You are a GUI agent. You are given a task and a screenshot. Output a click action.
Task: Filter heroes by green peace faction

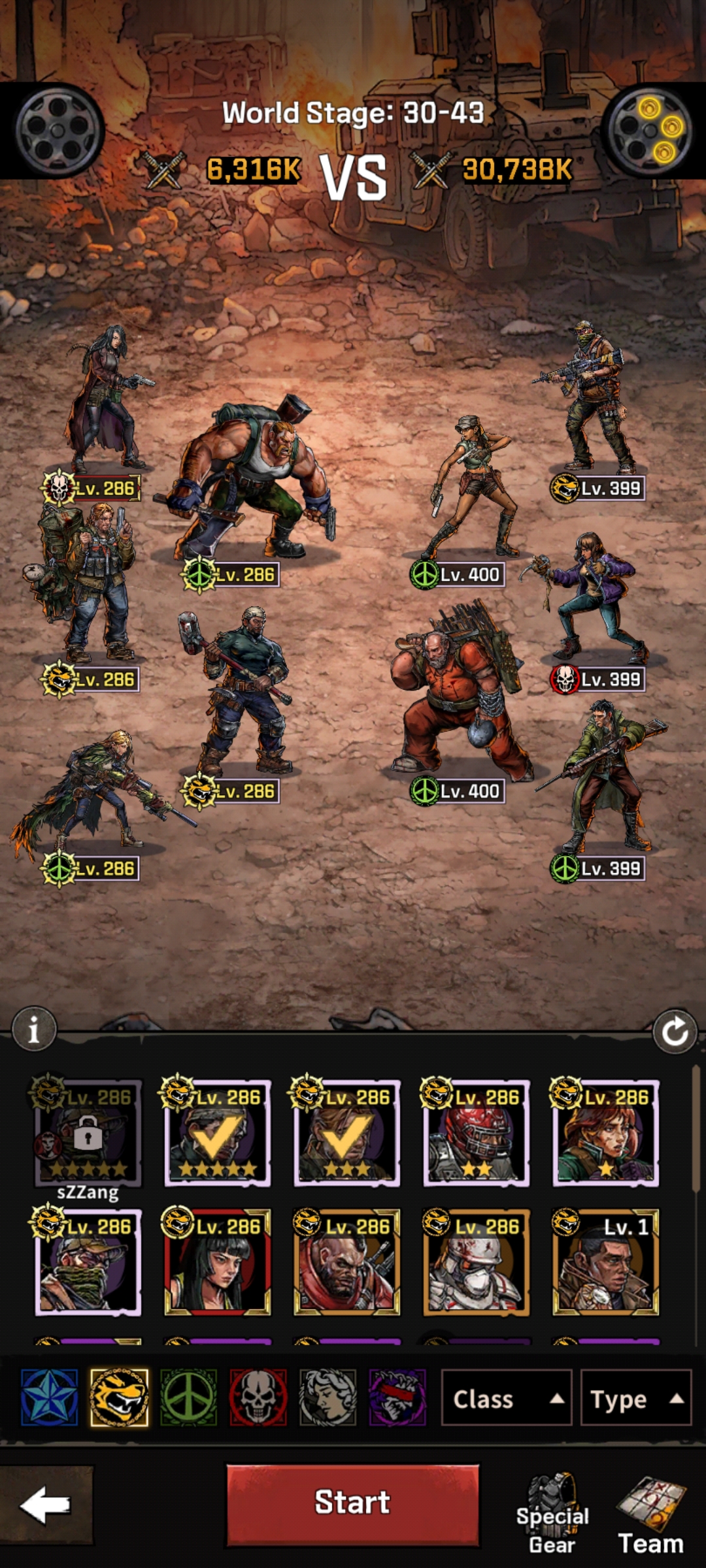pyautogui.click(x=188, y=1397)
